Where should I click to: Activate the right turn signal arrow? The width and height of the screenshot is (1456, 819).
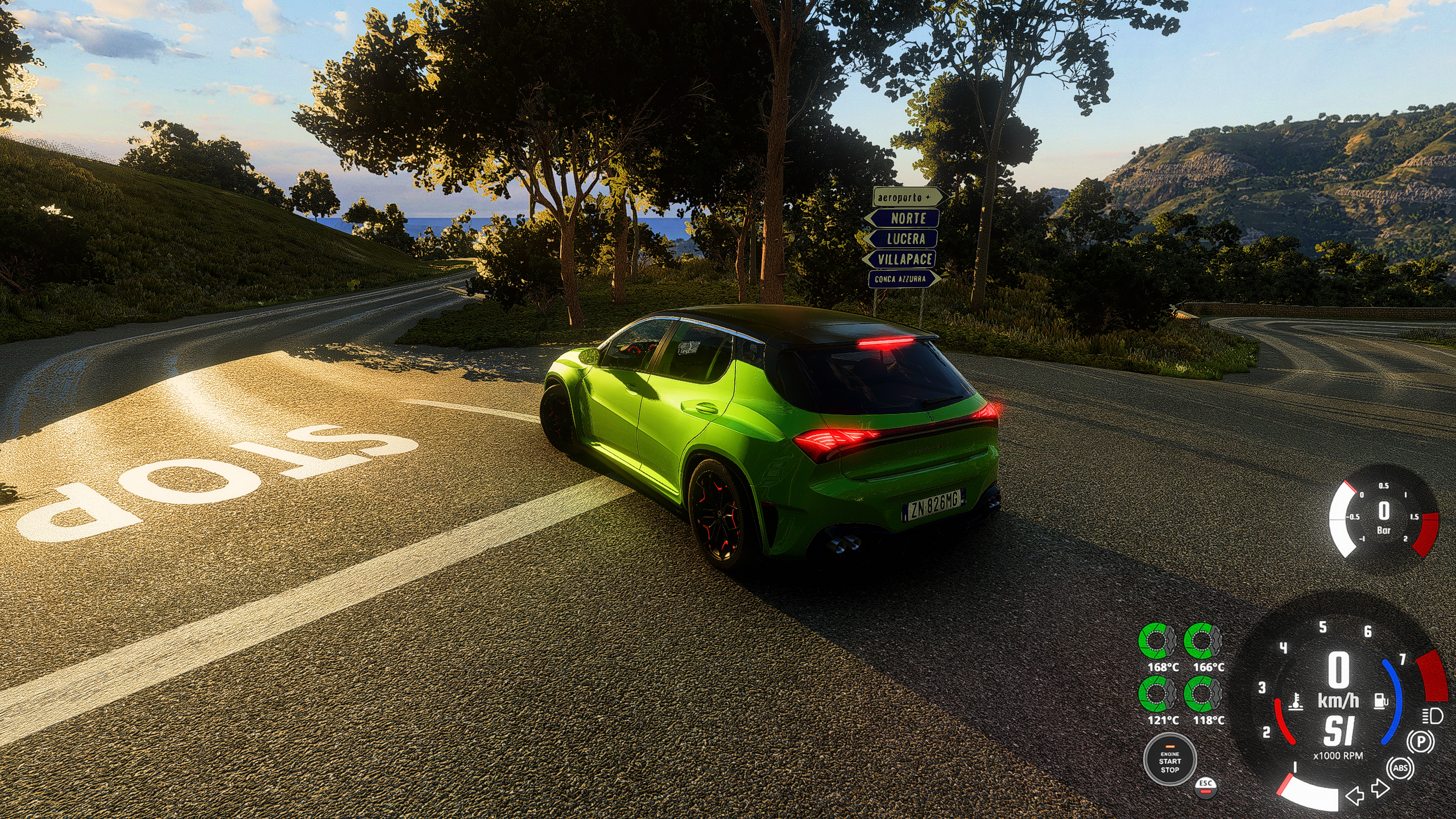click(x=1380, y=788)
